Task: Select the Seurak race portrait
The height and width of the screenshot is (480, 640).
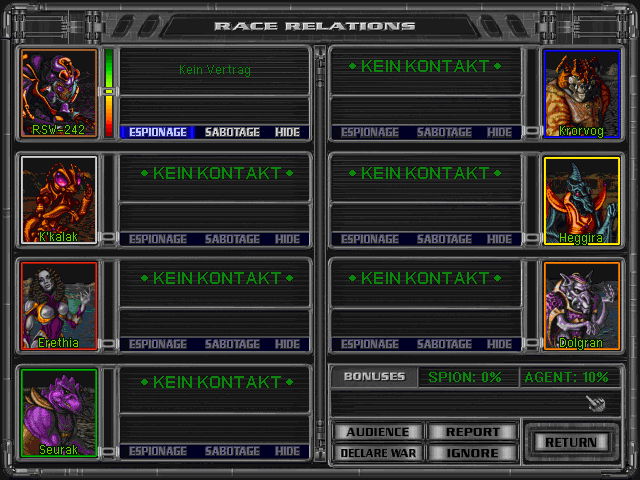Action: pyautogui.click(x=59, y=412)
